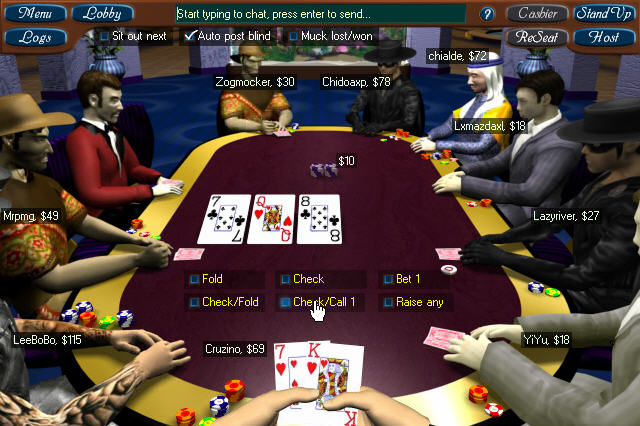This screenshot has height=426, width=640.
Task: Tick the Raise any checkbox
Action: click(388, 302)
